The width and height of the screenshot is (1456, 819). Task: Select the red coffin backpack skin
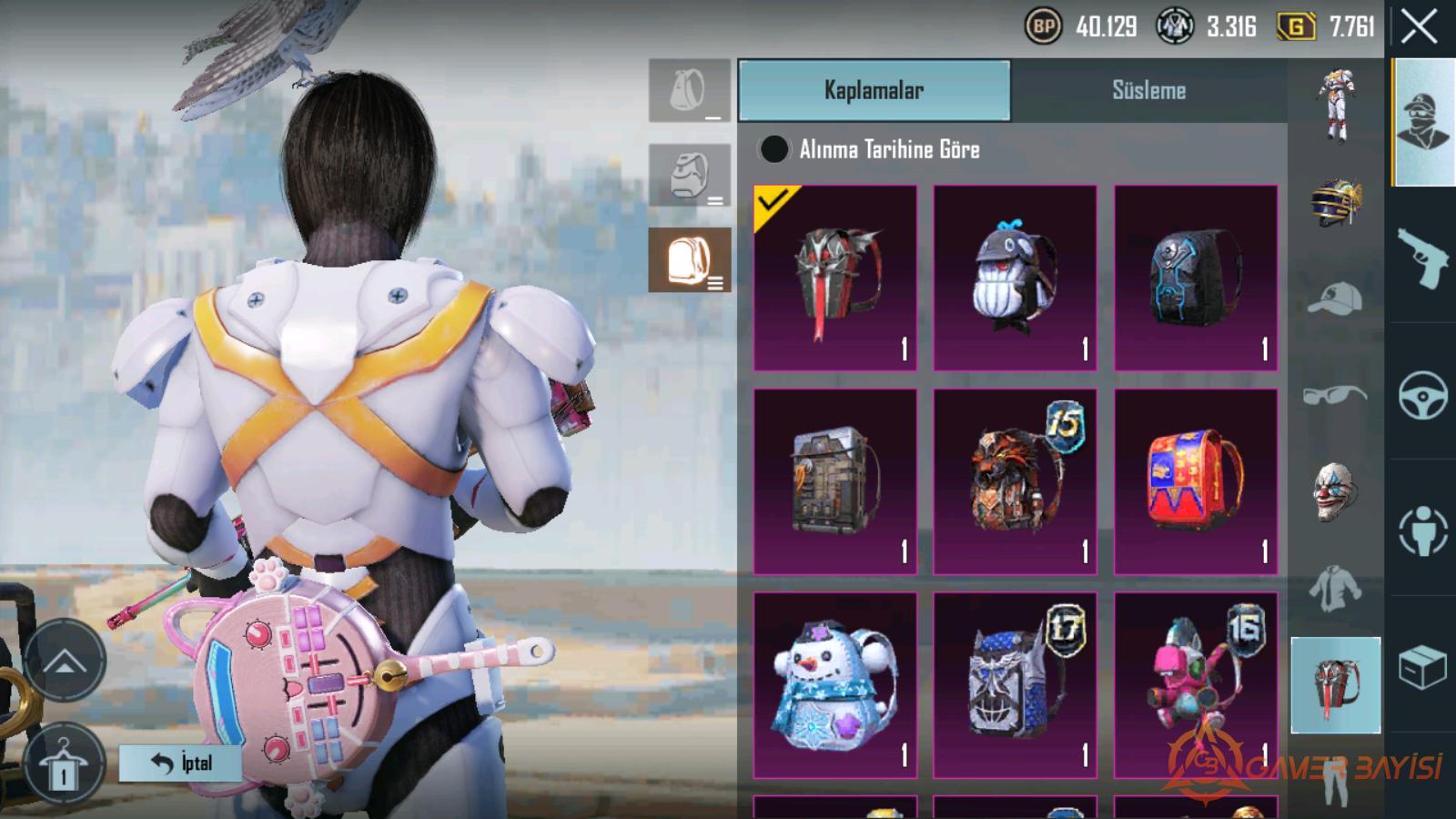pyautogui.click(x=835, y=278)
